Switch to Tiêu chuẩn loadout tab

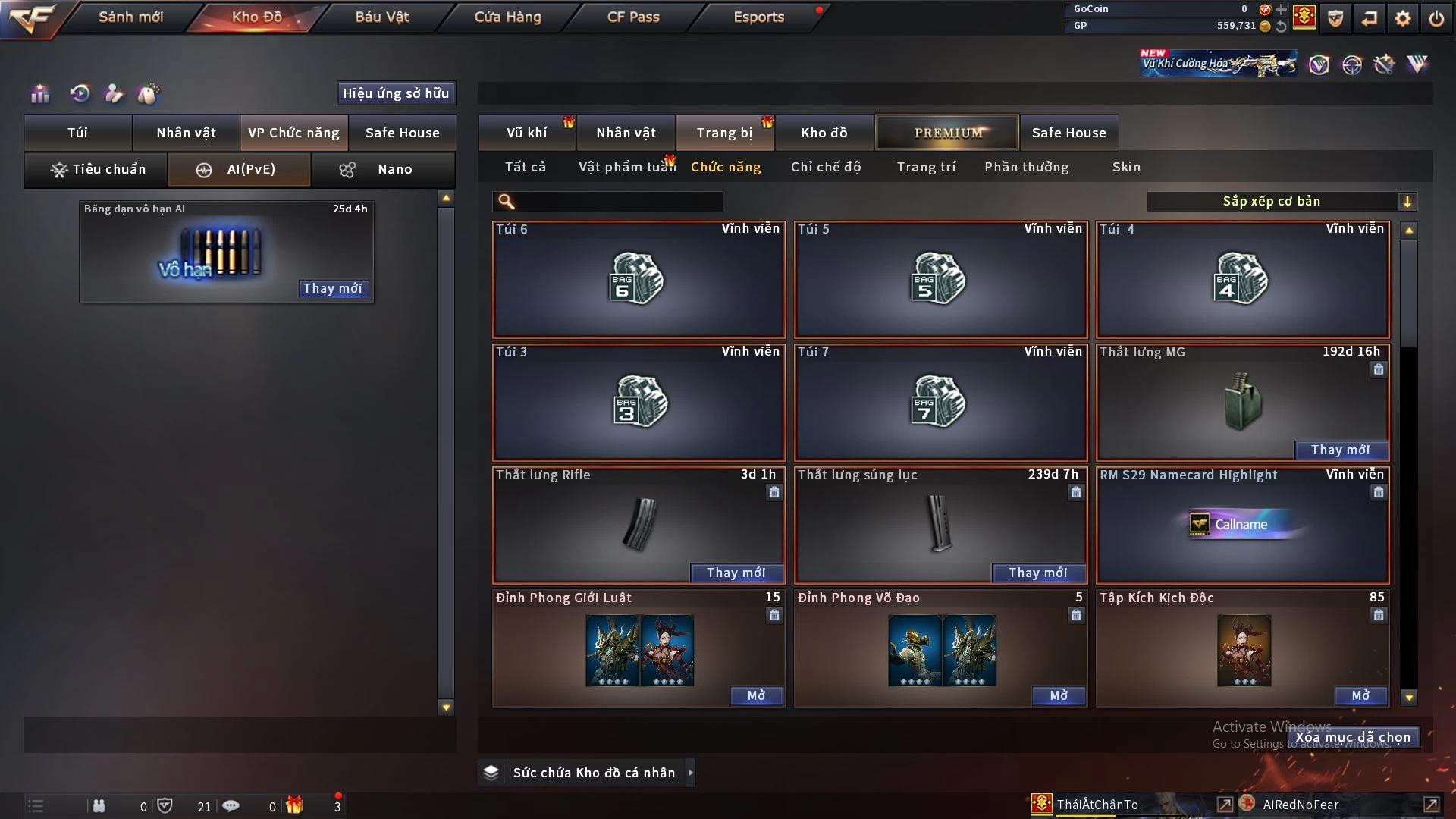pos(97,169)
